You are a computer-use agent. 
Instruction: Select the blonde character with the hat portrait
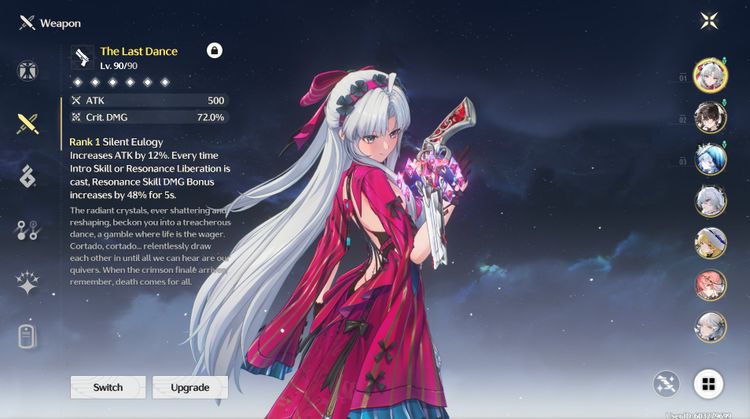(710, 243)
